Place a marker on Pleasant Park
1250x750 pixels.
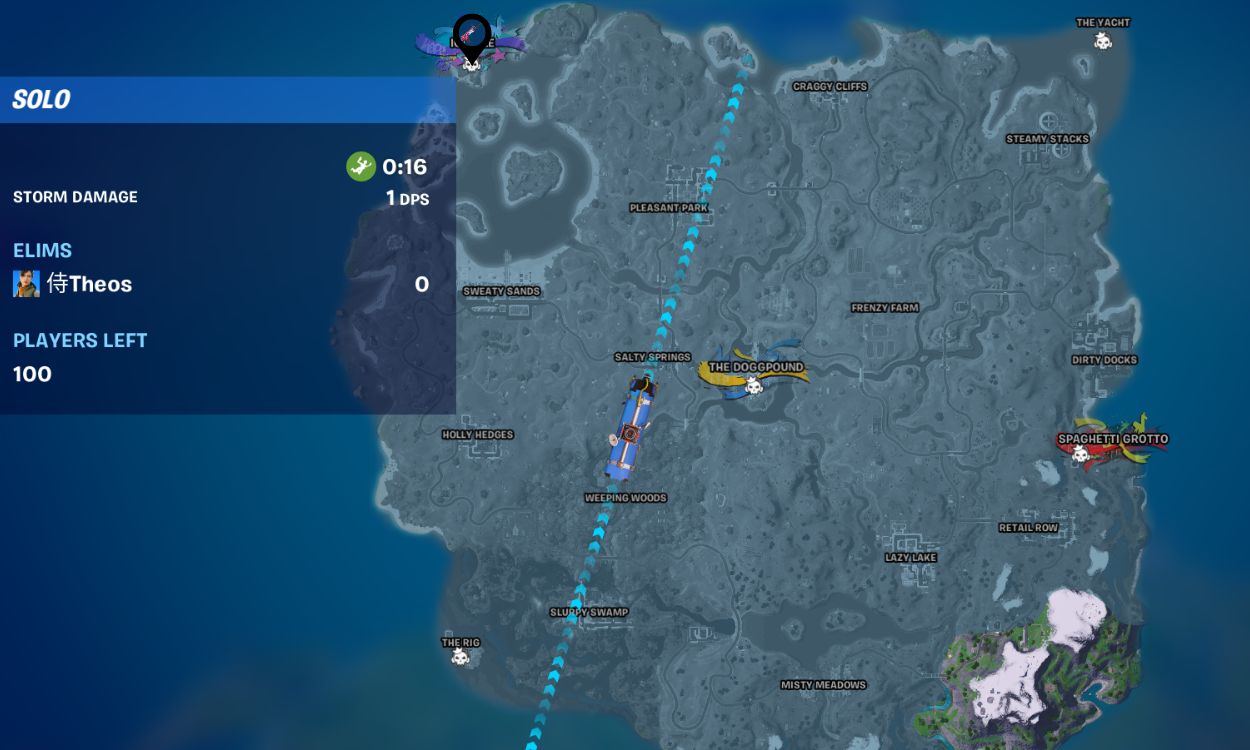(x=669, y=208)
